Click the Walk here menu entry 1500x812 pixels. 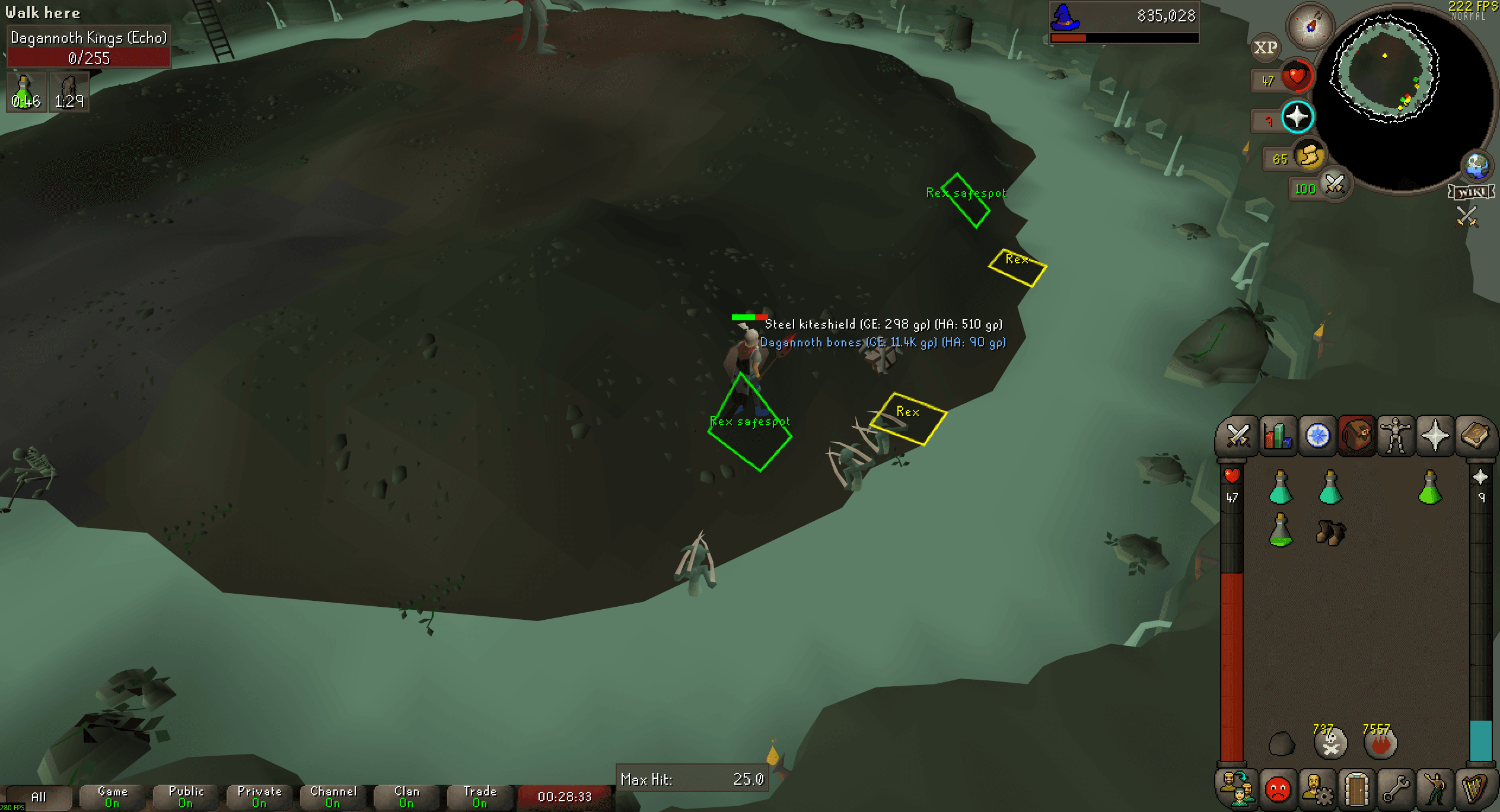tap(43, 12)
